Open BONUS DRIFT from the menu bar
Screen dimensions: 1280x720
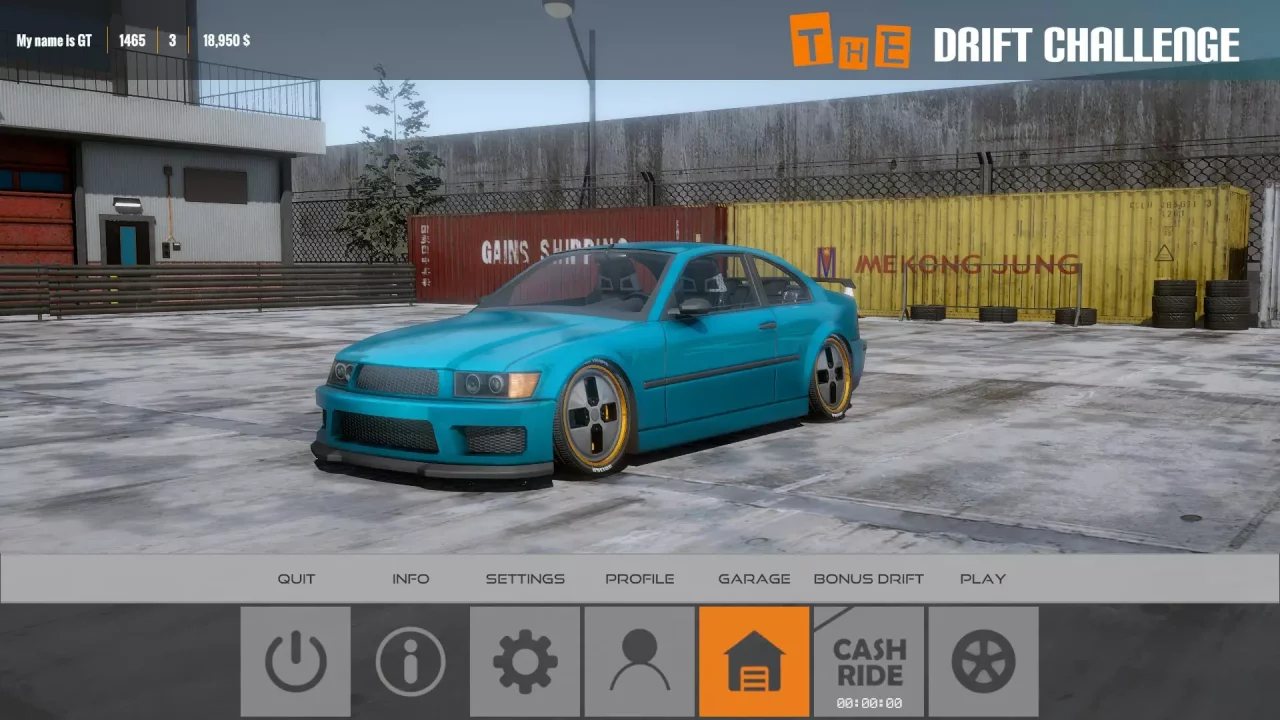[x=868, y=578]
